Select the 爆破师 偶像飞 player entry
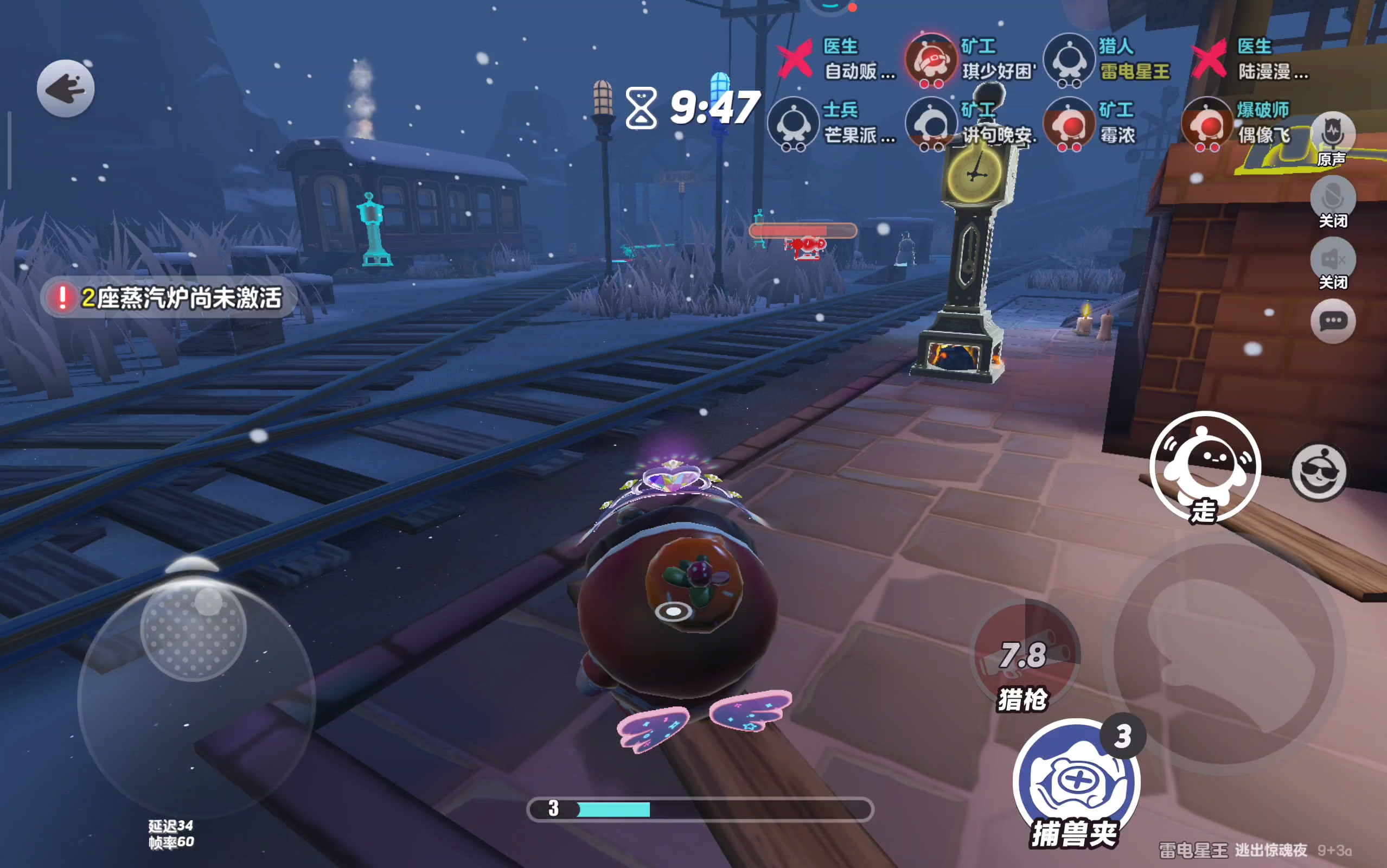1387x868 pixels. coord(1239,123)
